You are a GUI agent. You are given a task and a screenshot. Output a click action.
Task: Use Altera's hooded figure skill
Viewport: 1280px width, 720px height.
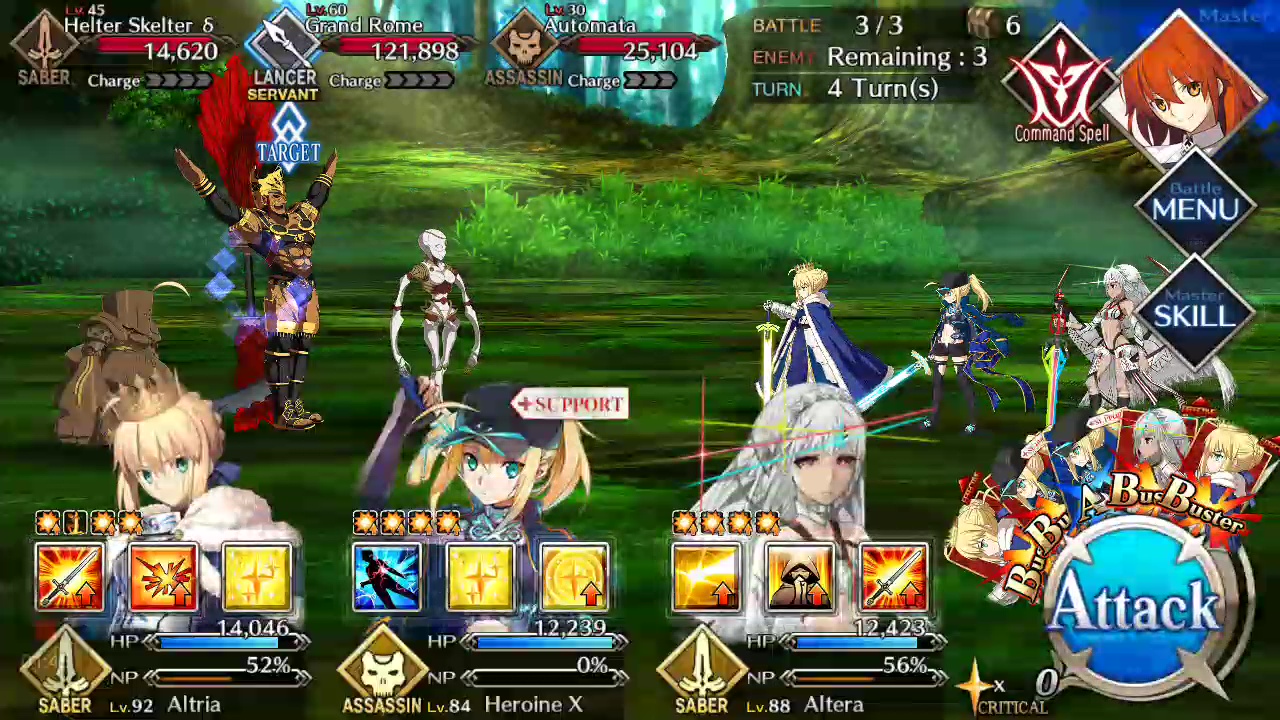point(800,577)
